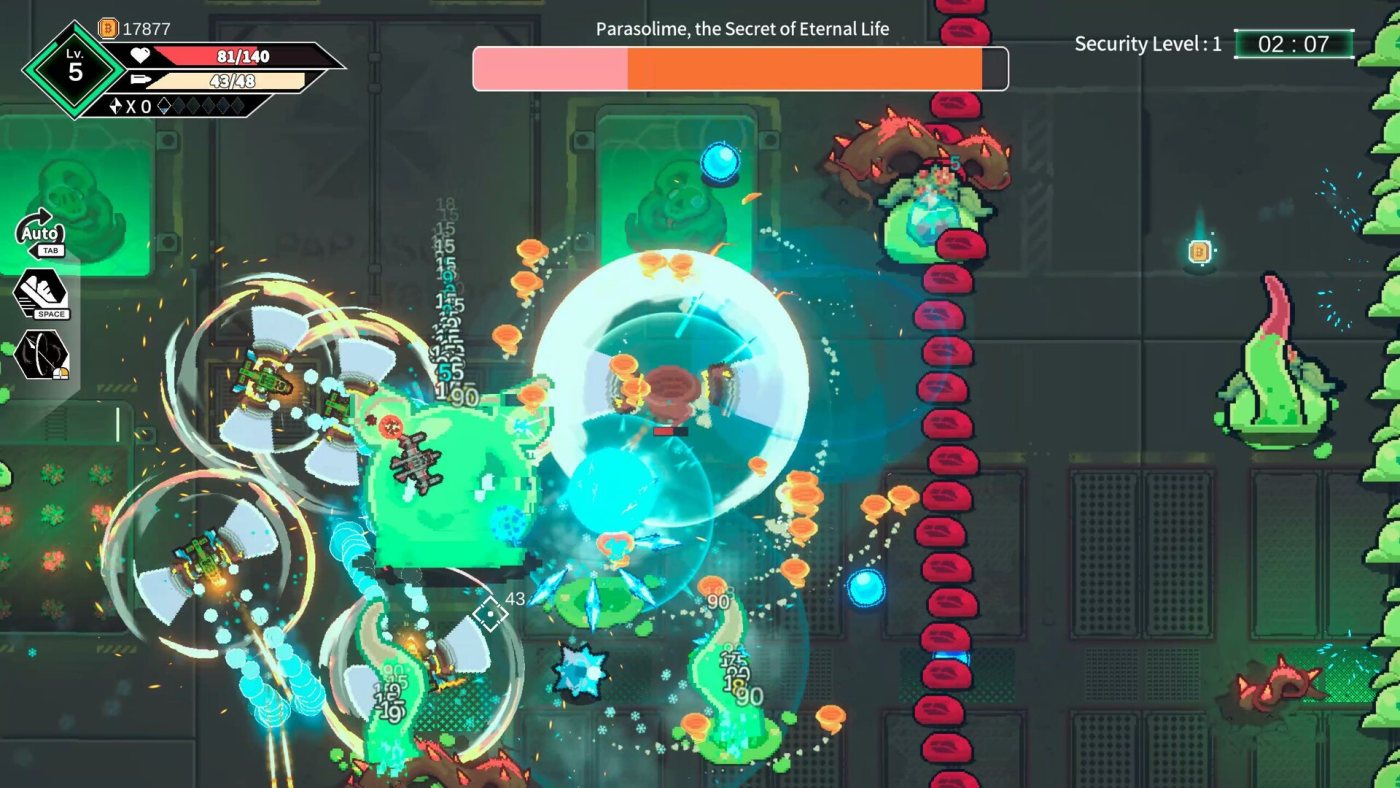This screenshot has width=1400, height=788.
Task: Toggle the Auto aim mode icon
Action: [41, 234]
